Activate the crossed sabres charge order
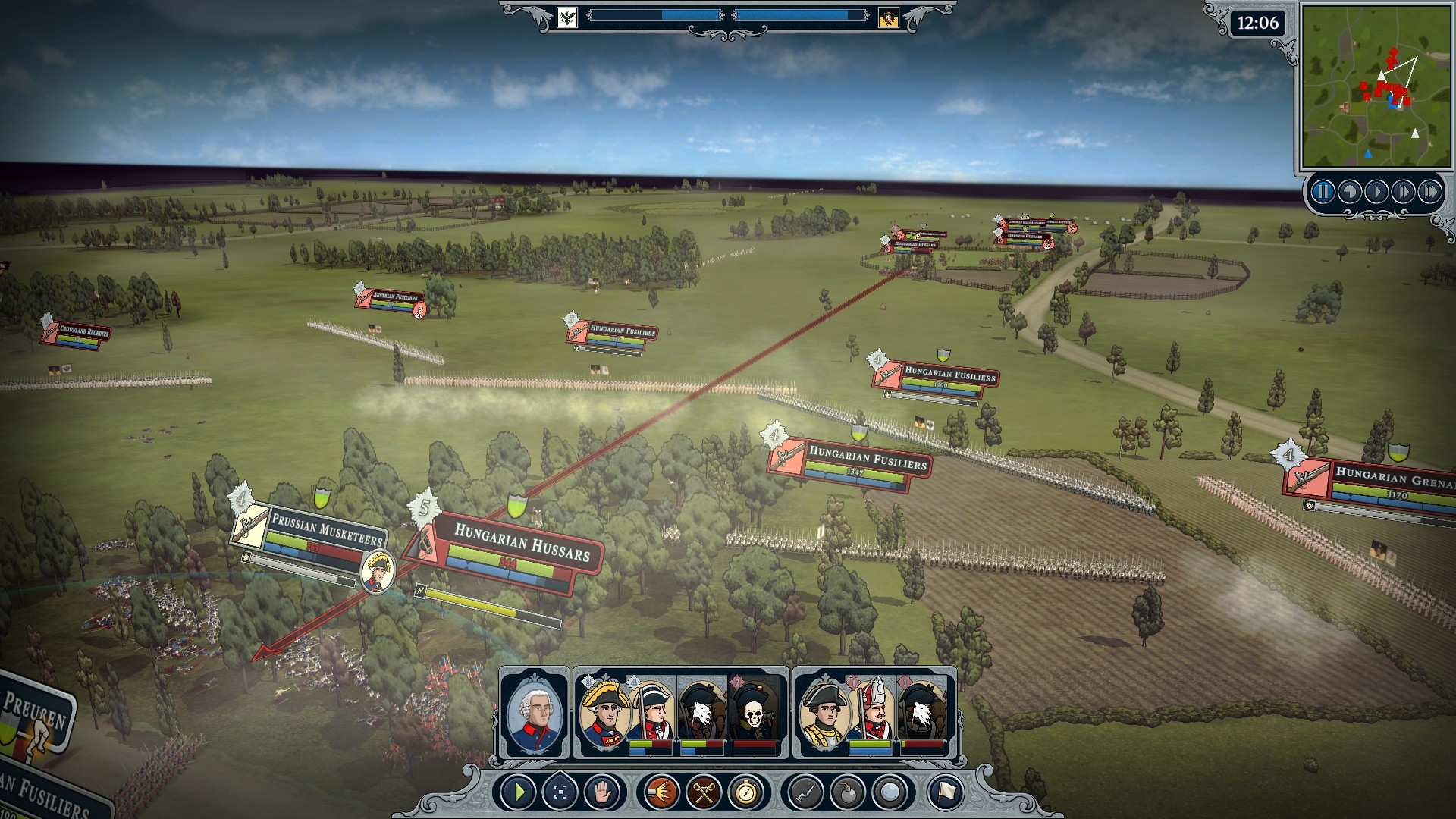Screen dimensions: 1456x819 [703, 793]
